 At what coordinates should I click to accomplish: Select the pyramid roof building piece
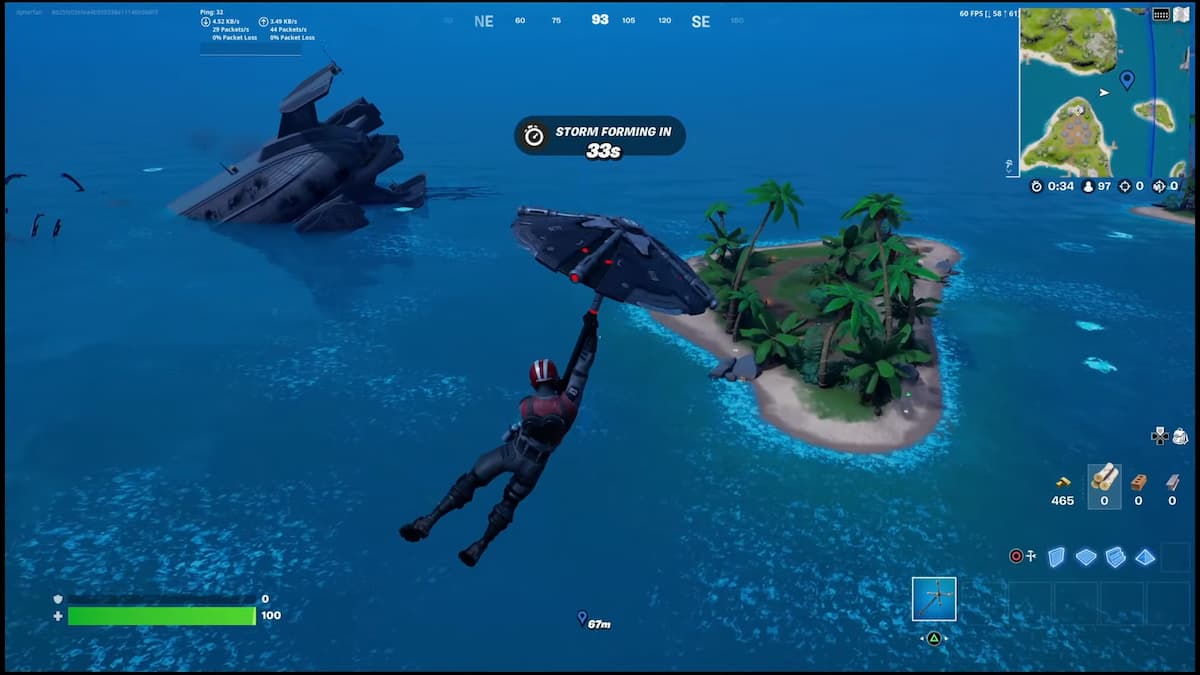(x=1146, y=557)
